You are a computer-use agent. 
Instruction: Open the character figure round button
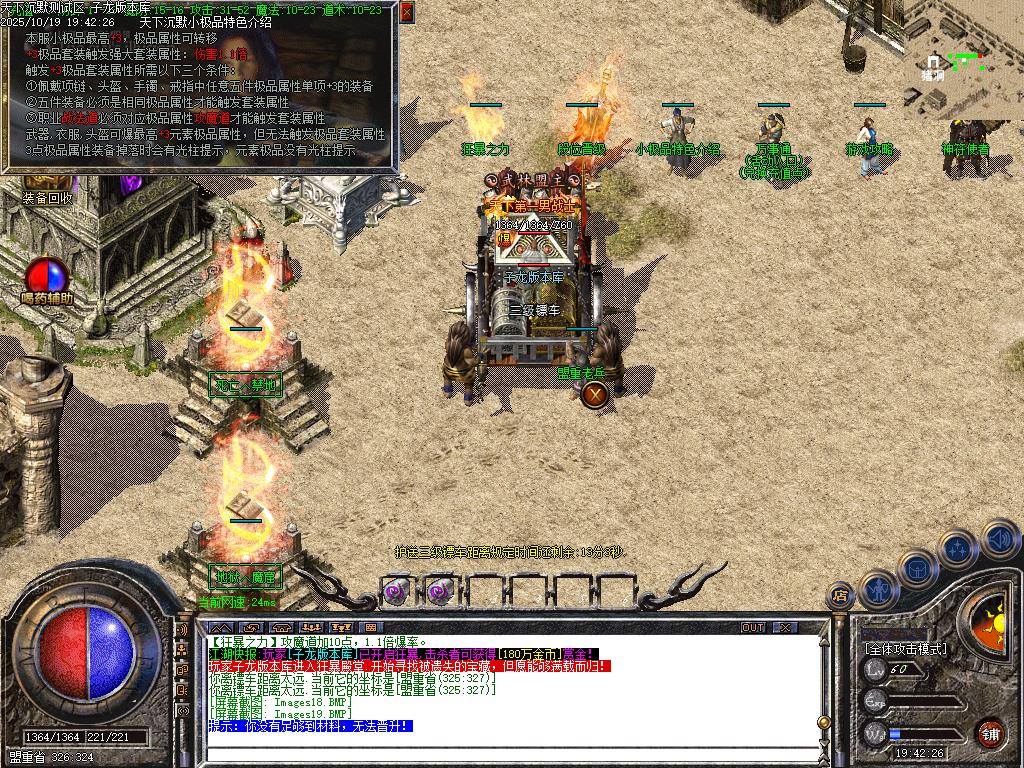coord(877,588)
